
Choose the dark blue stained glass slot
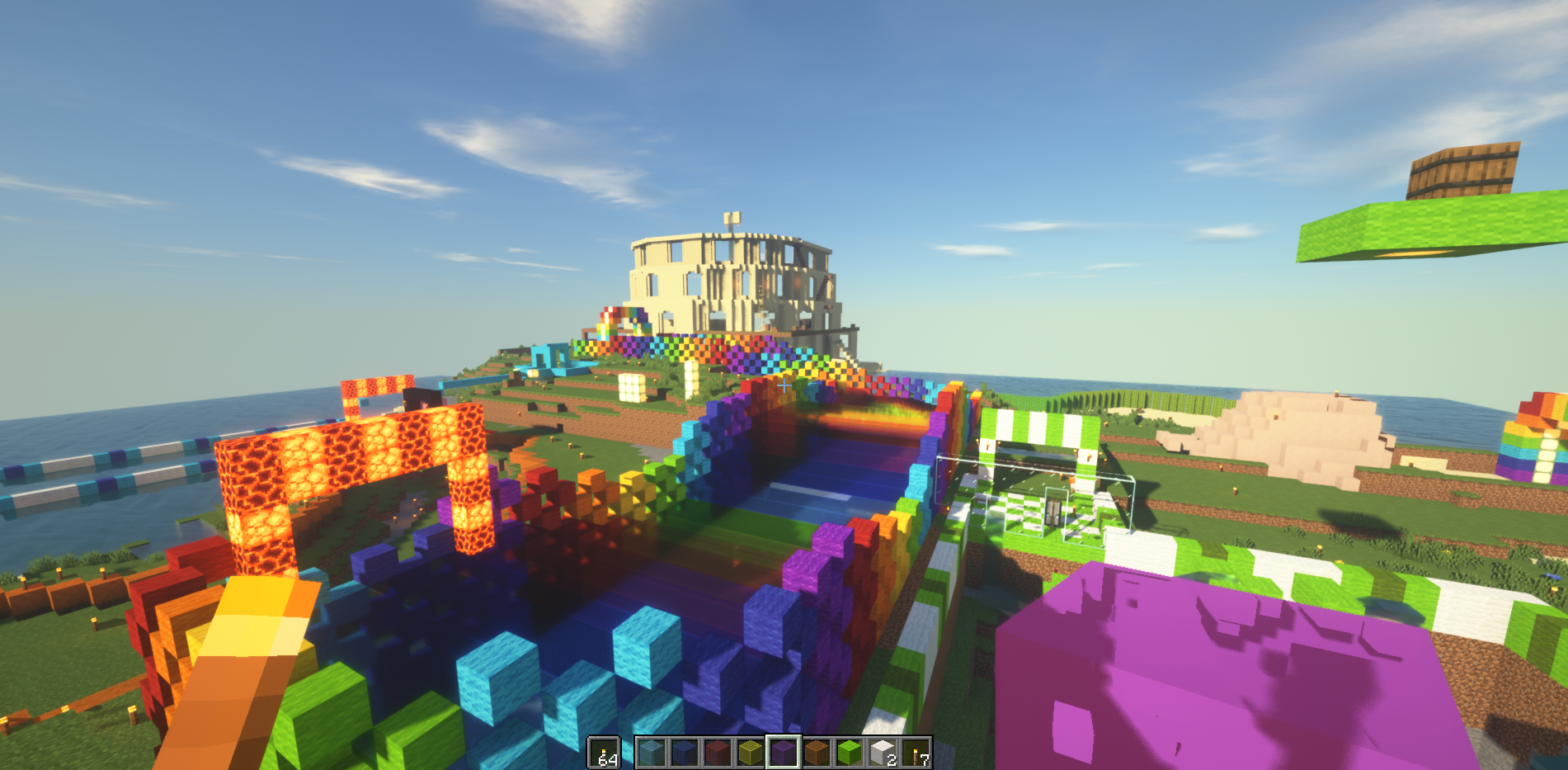click(684, 753)
